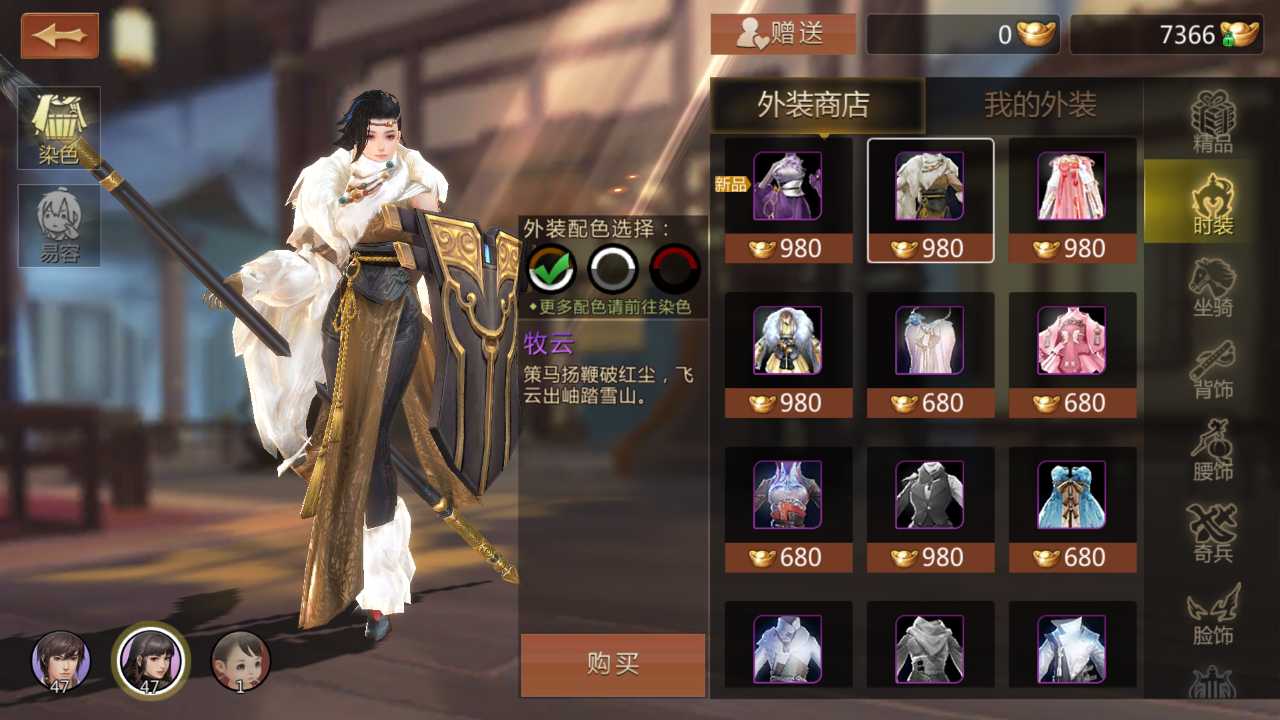Select the green-checked color scheme swatch
This screenshot has width=1280, height=720.
point(551,268)
